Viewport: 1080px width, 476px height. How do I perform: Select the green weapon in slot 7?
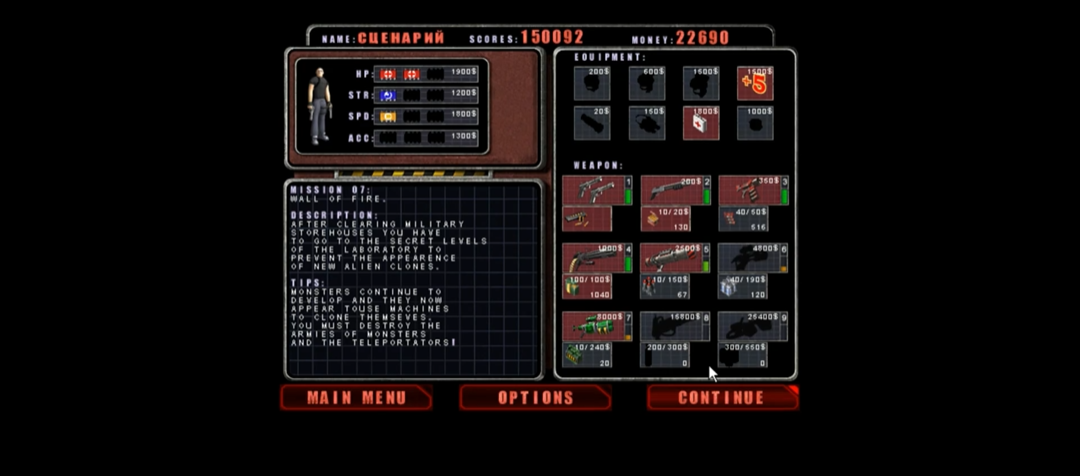tap(596, 326)
